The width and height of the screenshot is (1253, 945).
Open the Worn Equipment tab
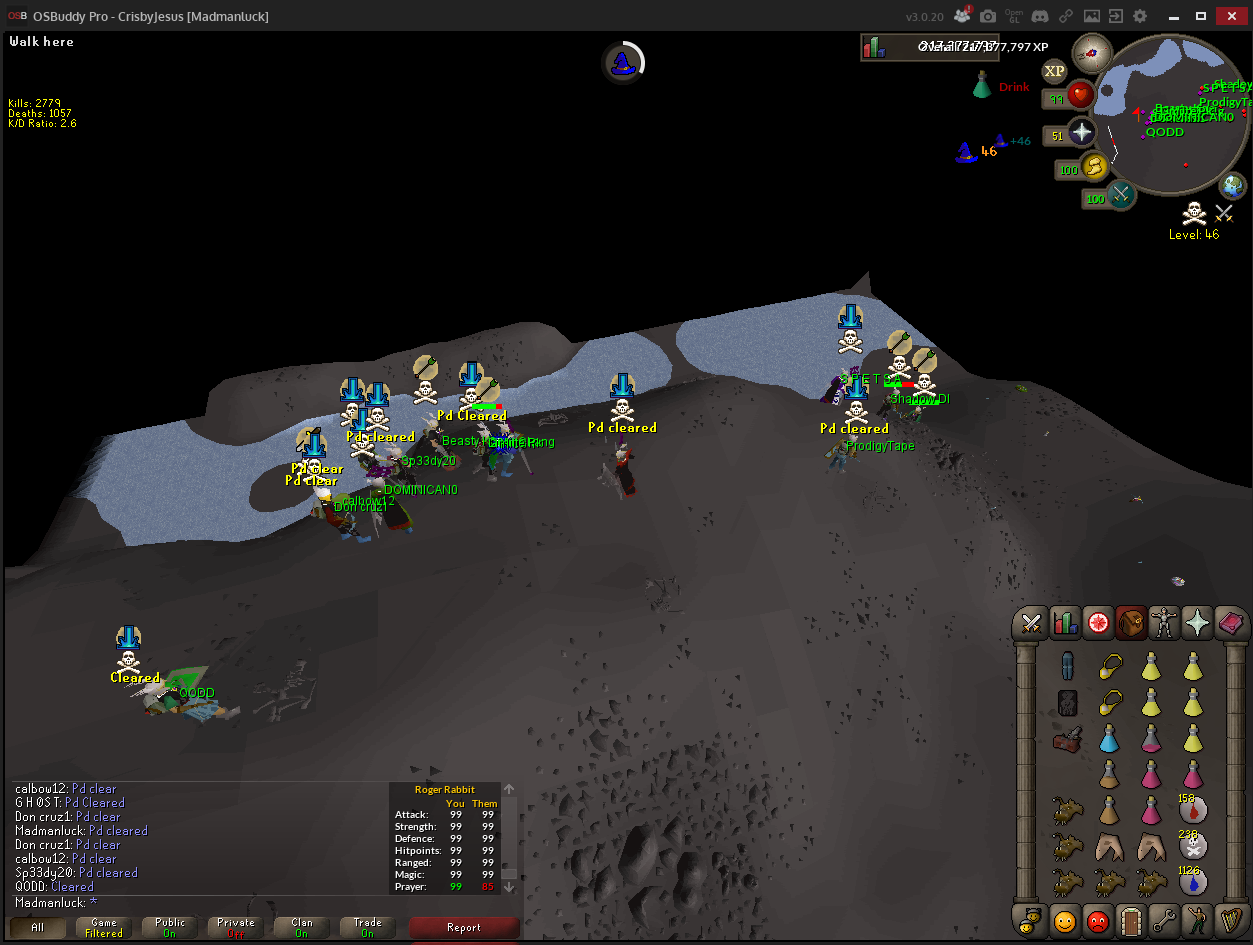pos(1164,624)
